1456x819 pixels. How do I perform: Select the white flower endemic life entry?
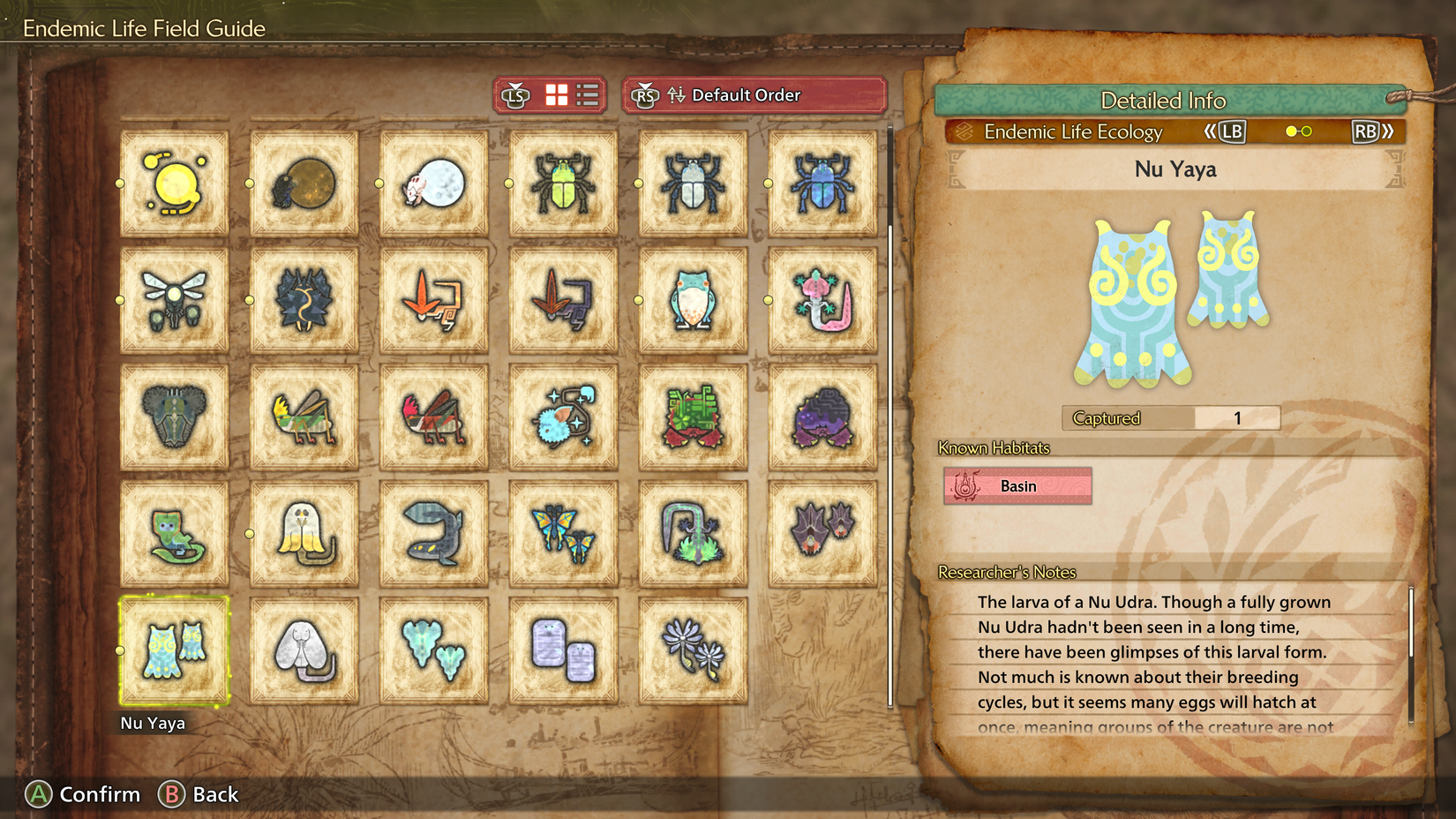[692, 650]
